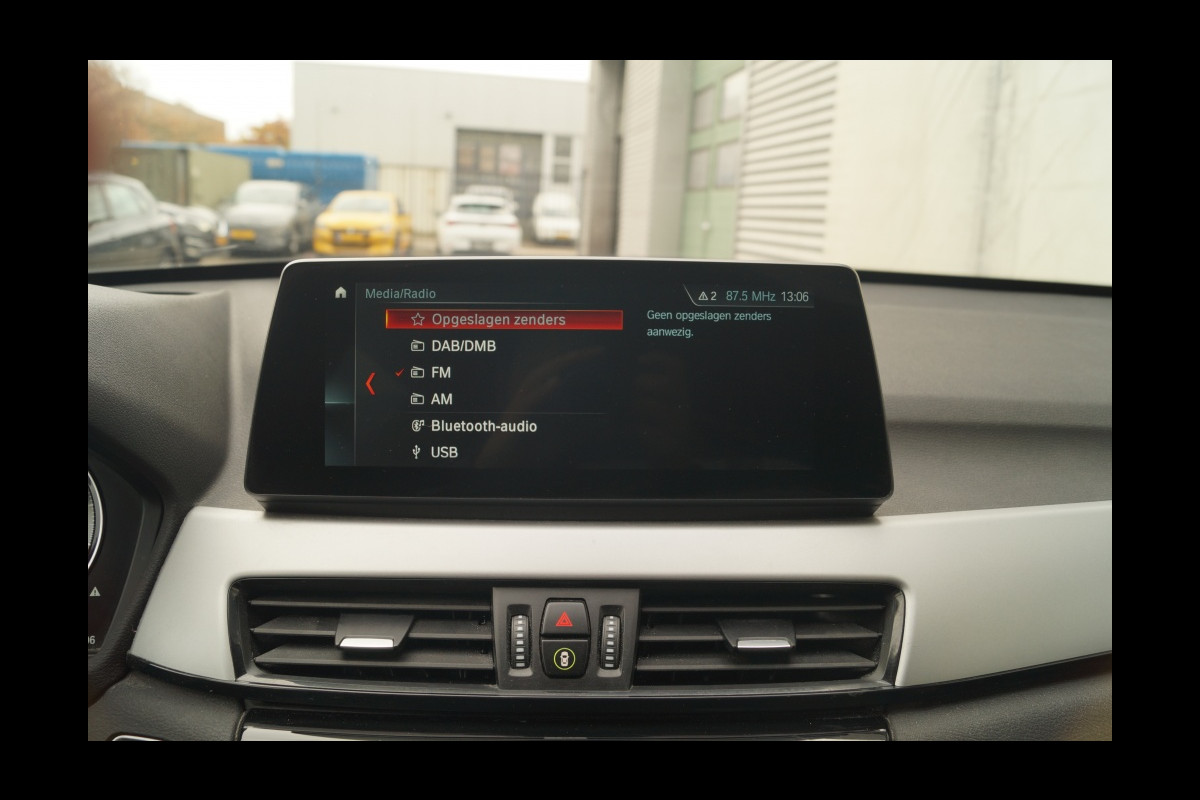Switch to the FM radio band

click(x=440, y=373)
